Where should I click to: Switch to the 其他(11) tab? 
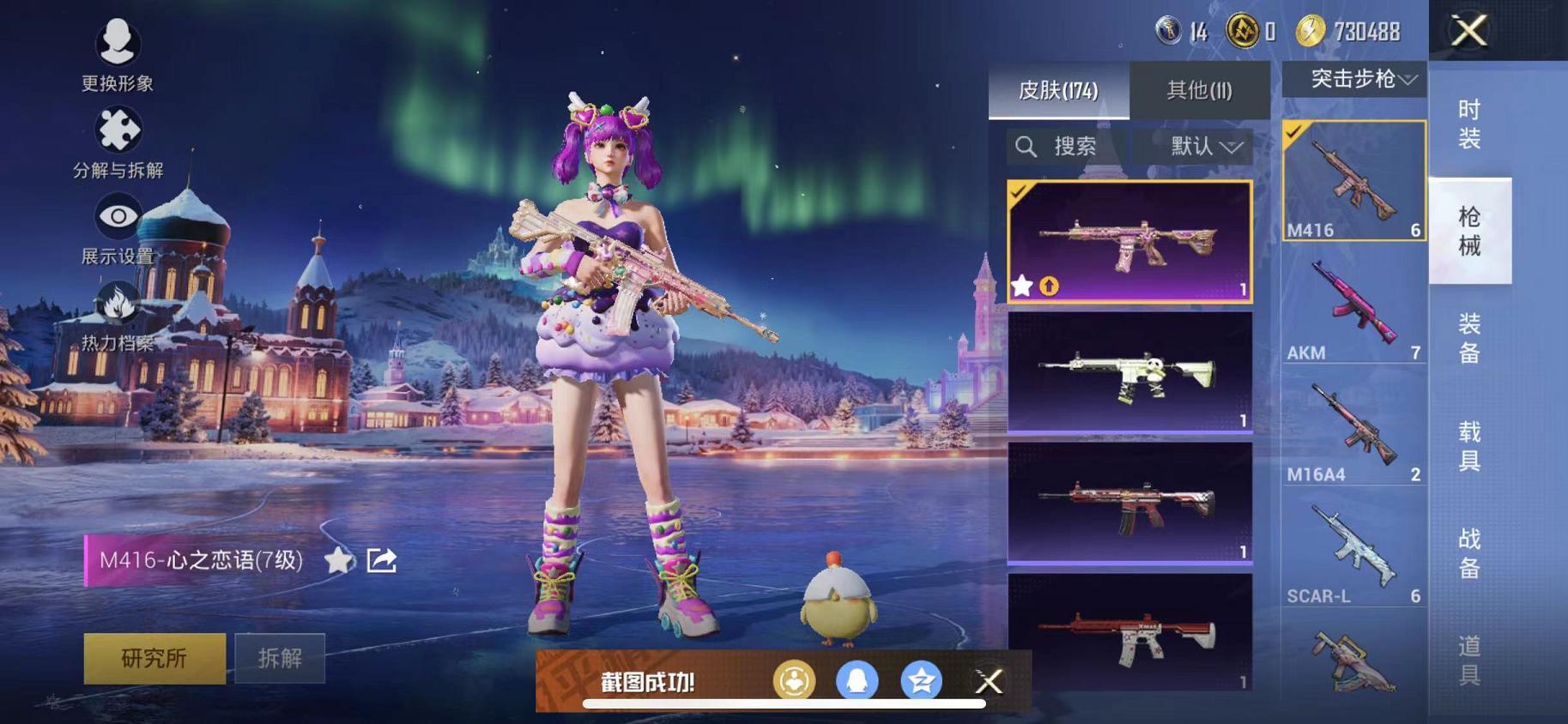tap(1200, 89)
